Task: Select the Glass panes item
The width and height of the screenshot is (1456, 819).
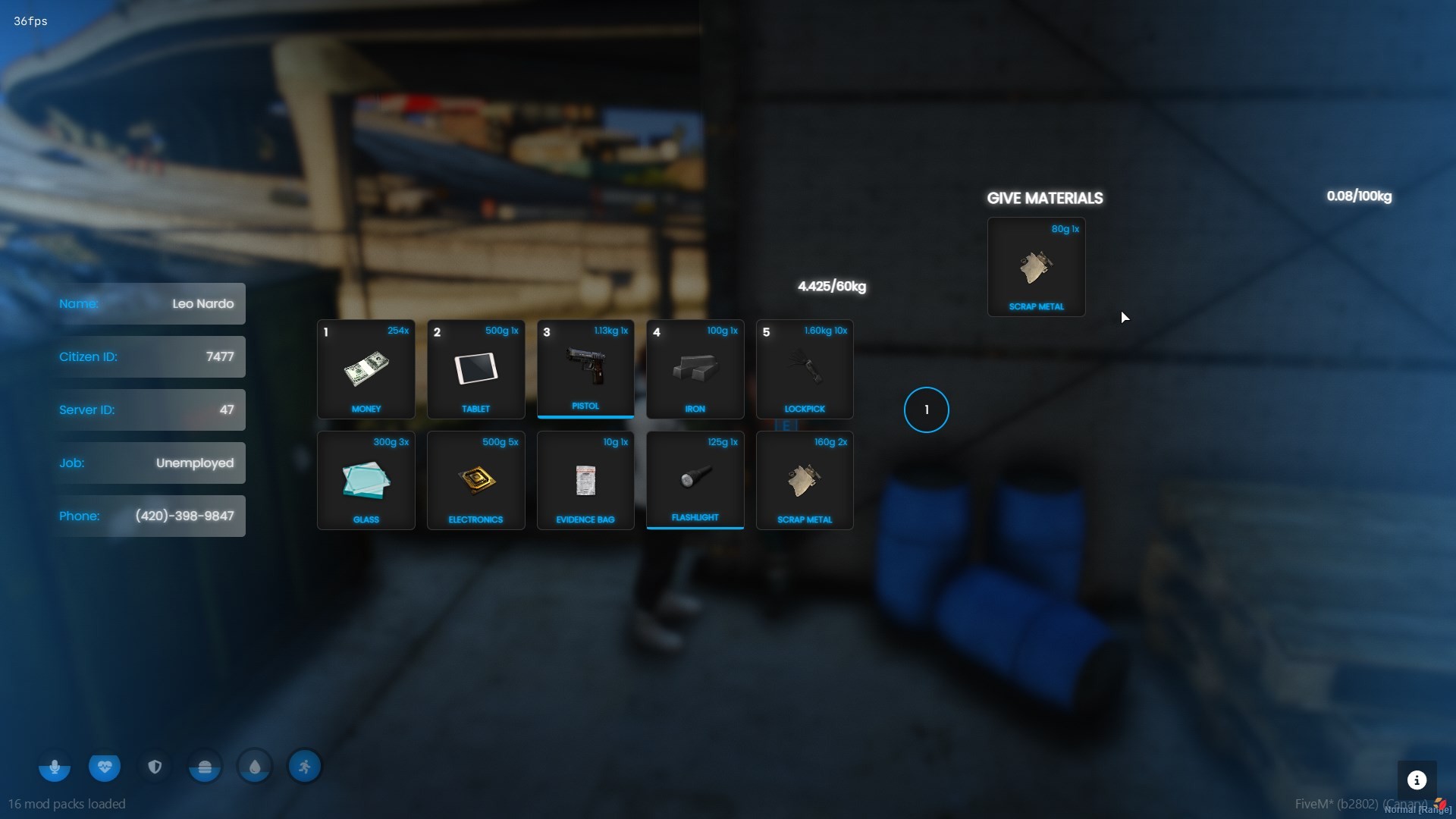Action: pyautogui.click(x=366, y=481)
